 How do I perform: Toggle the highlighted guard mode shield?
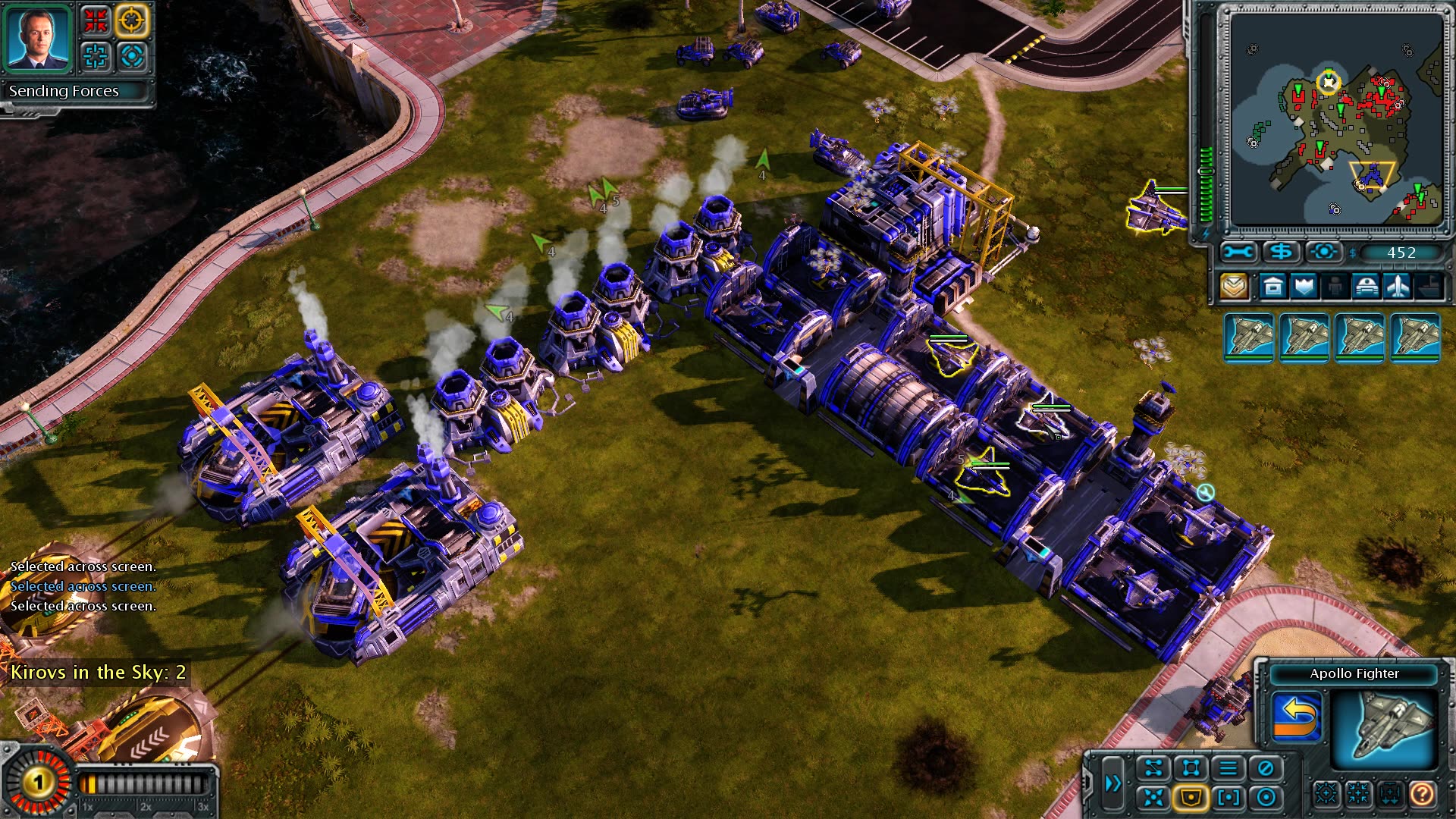[1189, 799]
